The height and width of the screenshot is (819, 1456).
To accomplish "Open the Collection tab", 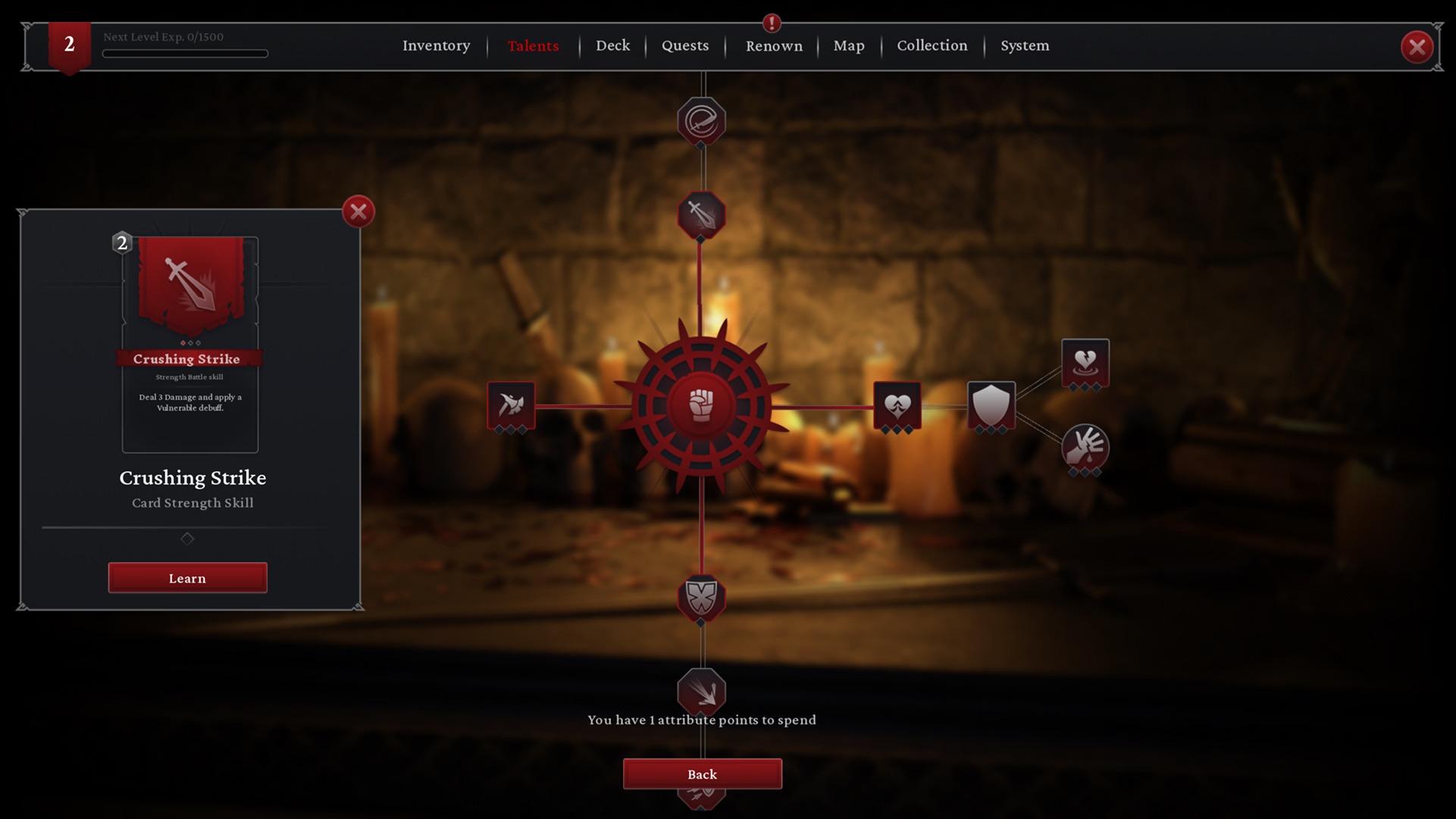I will tap(932, 45).
